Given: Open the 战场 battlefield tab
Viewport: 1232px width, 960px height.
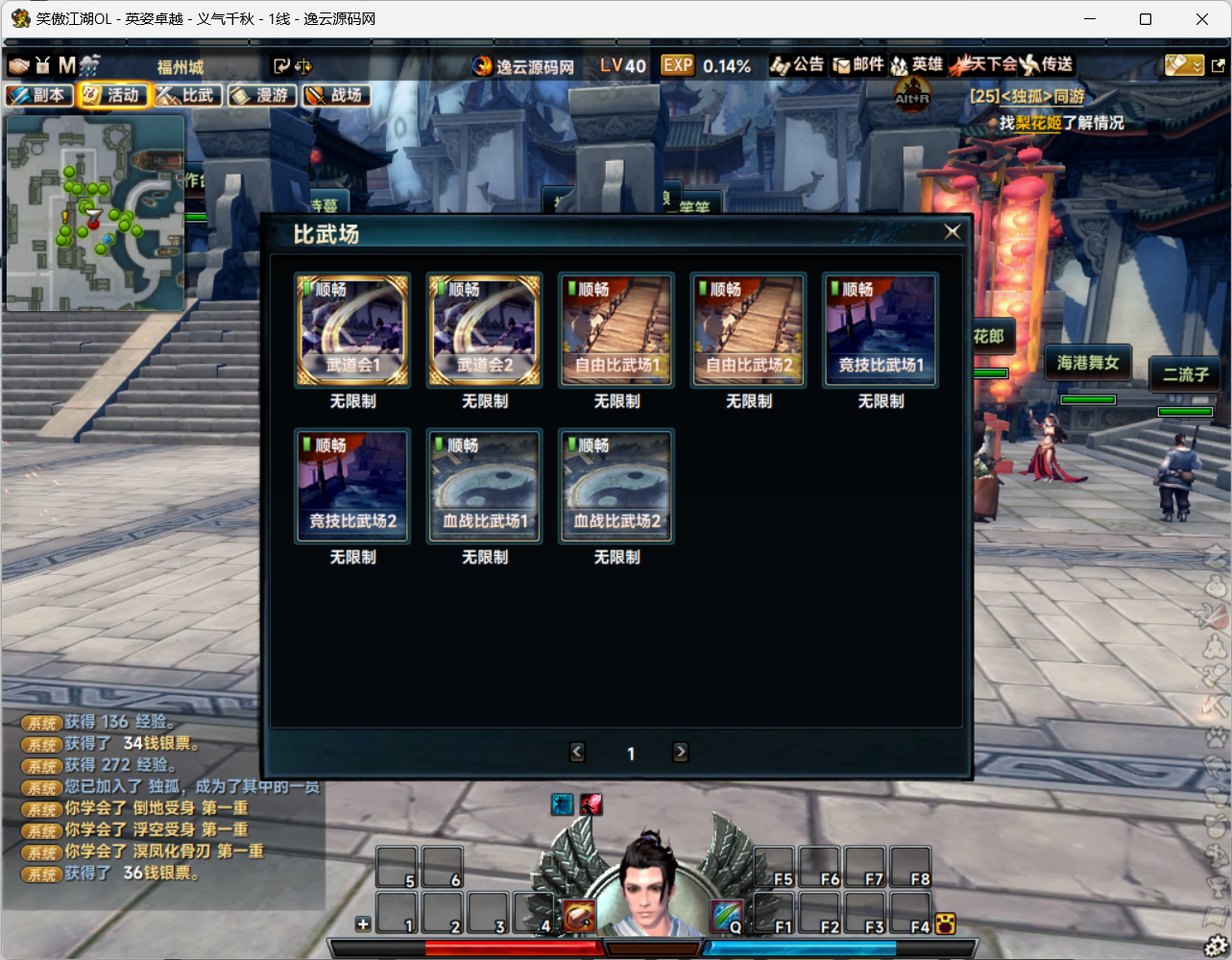Looking at the screenshot, I should pyautogui.click(x=336, y=95).
